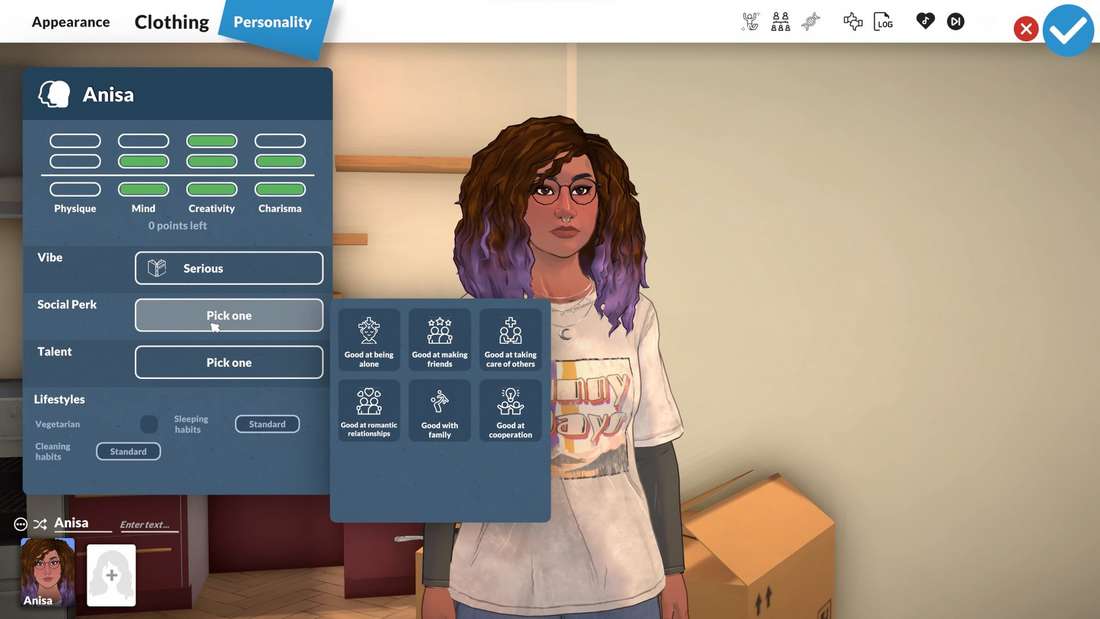Cancel with the red X button
Screen dimensions: 1100x619
click(1025, 29)
